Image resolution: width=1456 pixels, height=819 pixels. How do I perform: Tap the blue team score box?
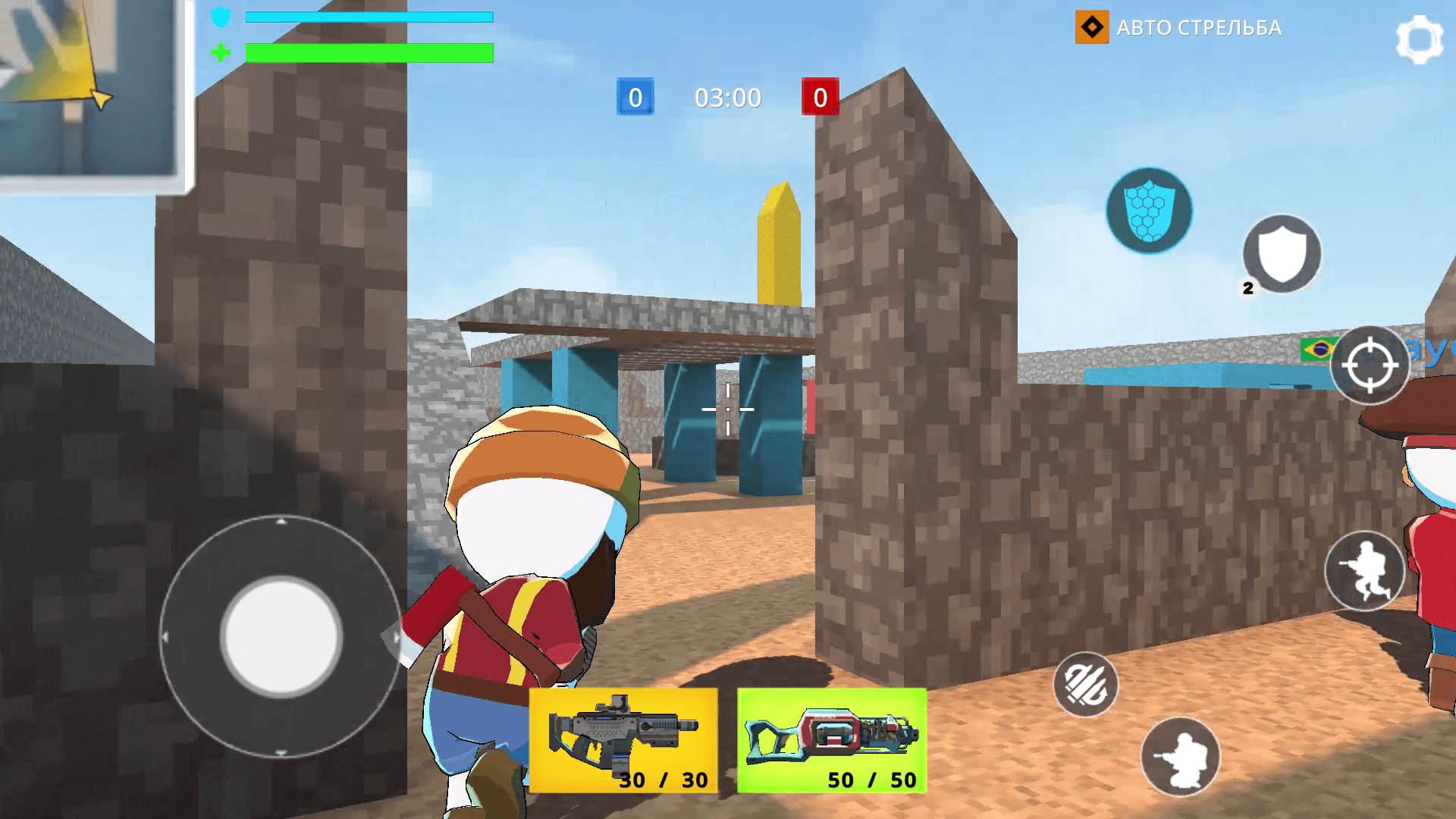(634, 97)
